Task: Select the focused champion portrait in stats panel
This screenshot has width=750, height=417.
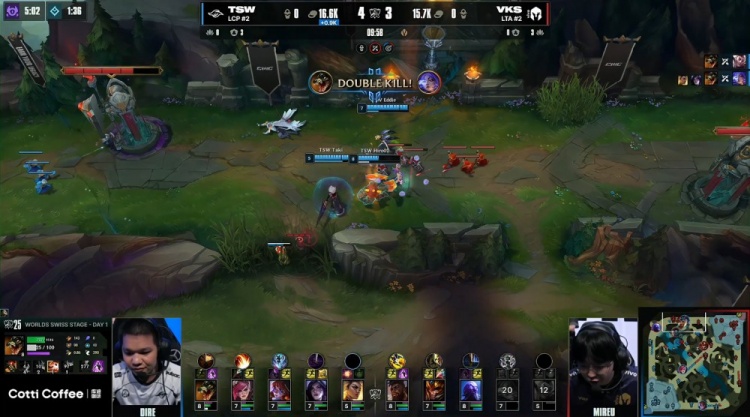Action: click(x=15, y=345)
